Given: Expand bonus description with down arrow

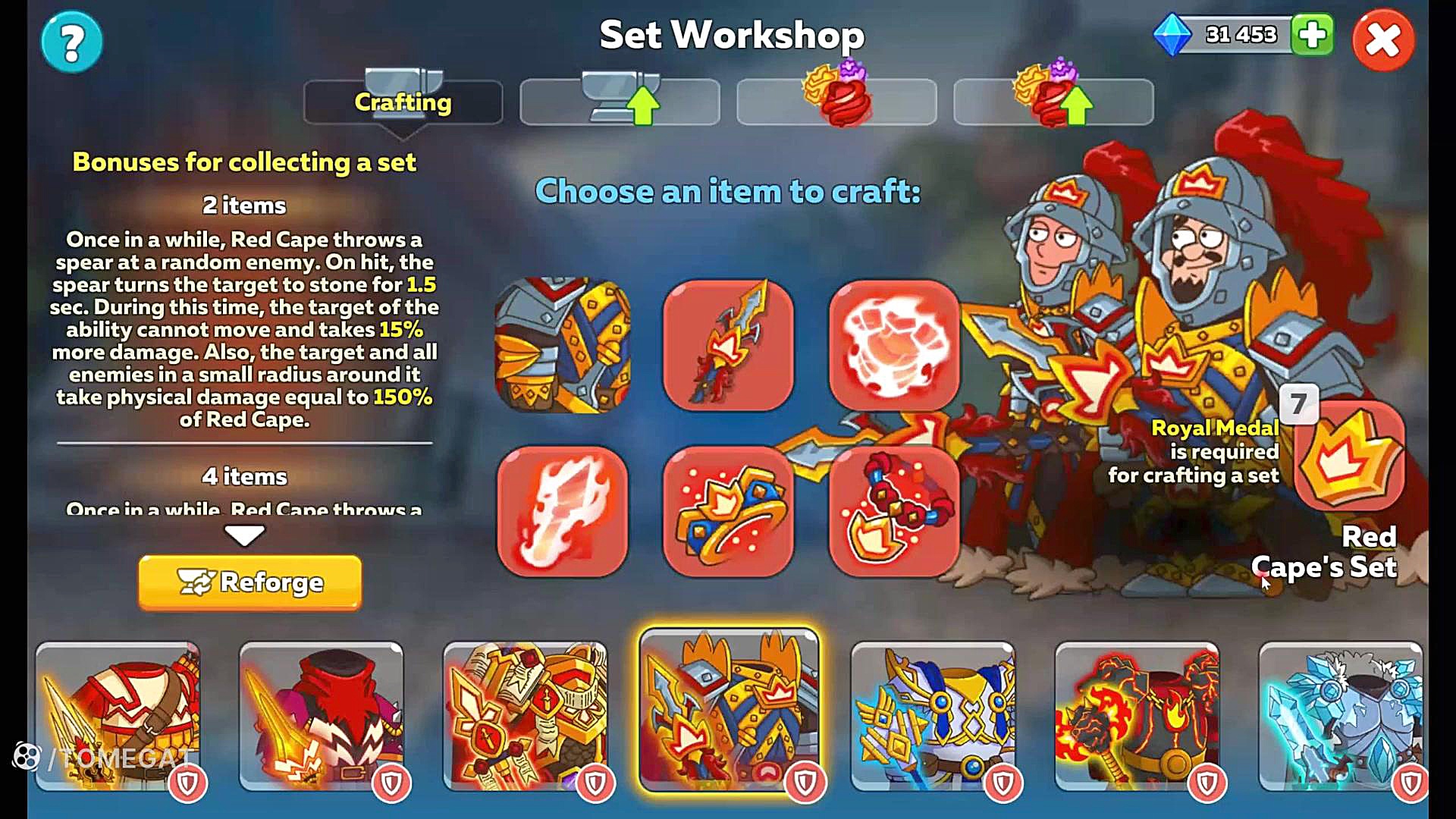Looking at the screenshot, I should [x=244, y=535].
